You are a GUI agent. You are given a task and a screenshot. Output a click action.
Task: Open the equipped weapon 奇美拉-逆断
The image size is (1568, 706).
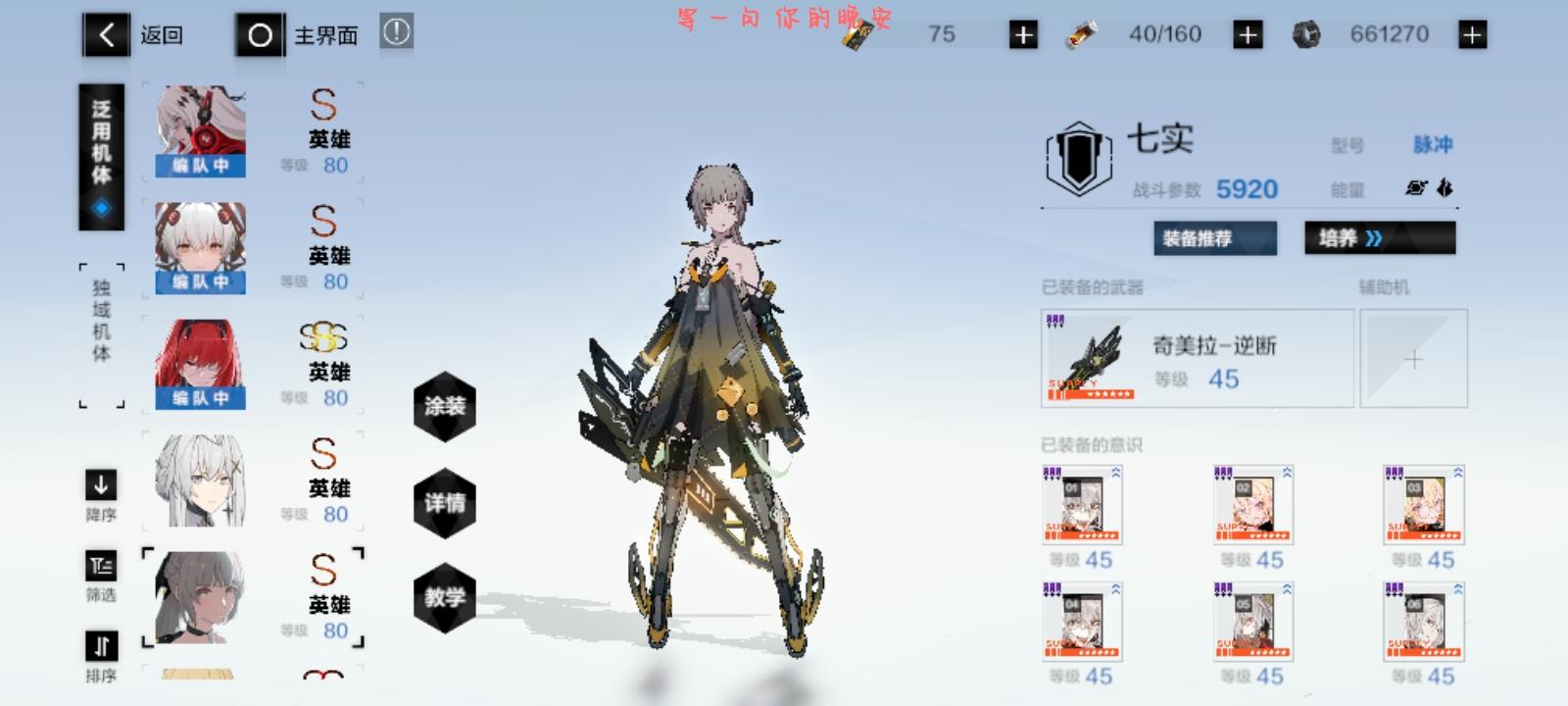[x=1196, y=358]
